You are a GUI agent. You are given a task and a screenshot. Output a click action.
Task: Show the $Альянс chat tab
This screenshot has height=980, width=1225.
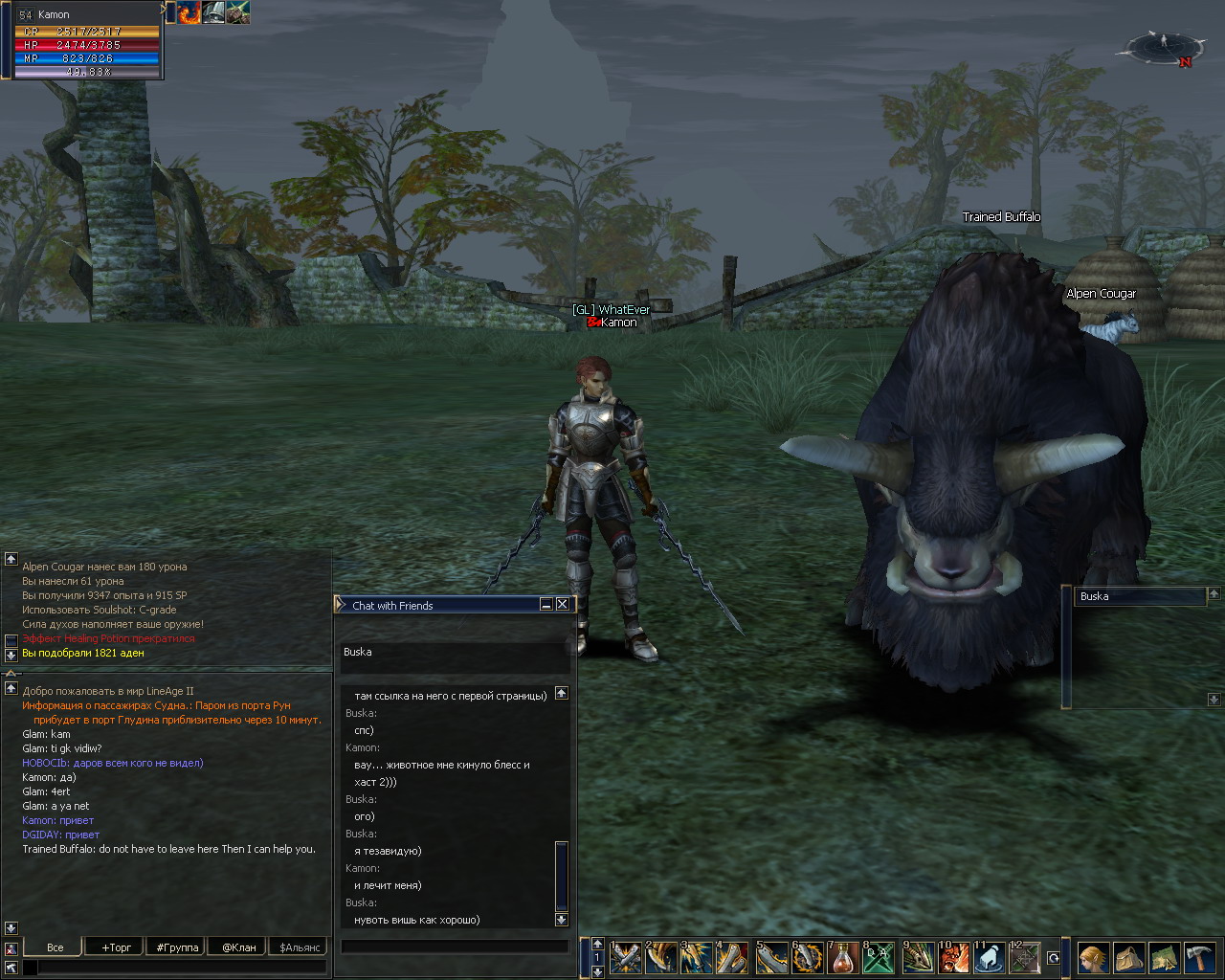tap(299, 947)
